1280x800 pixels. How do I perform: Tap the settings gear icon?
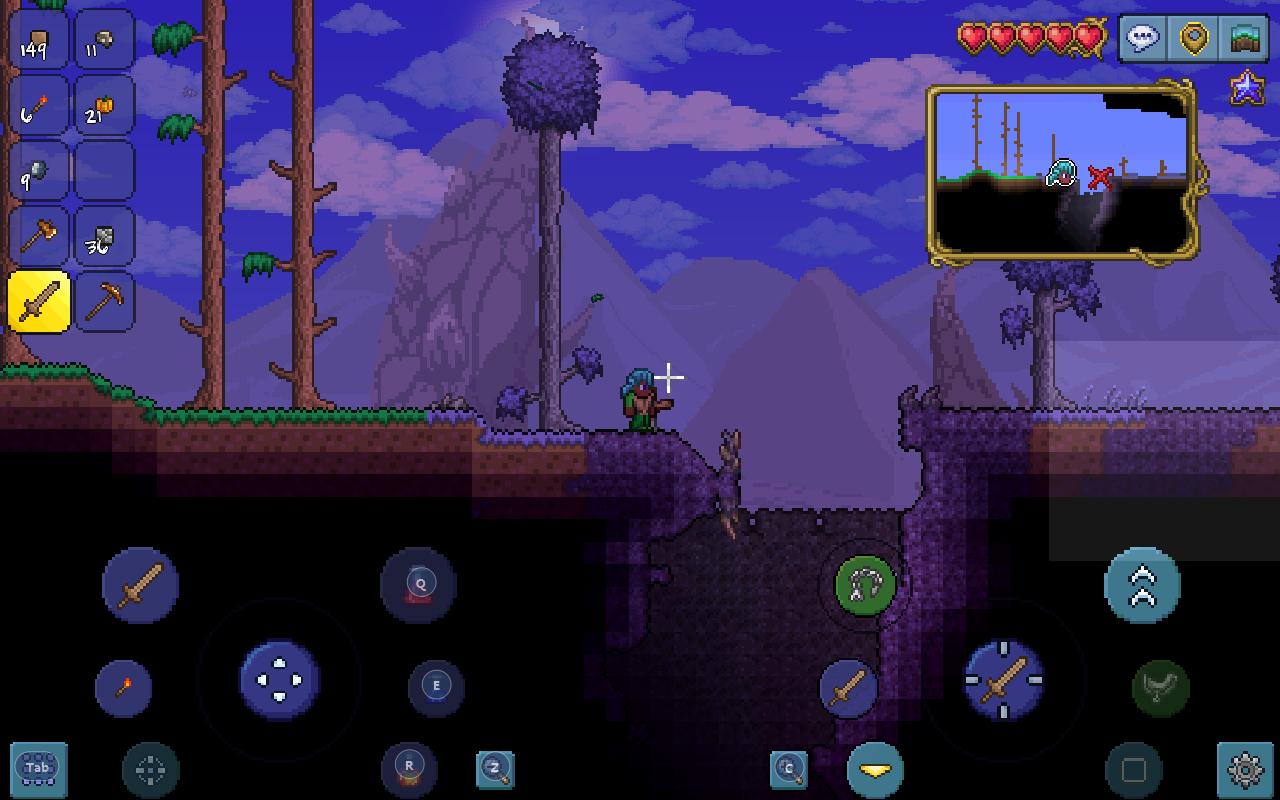pyautogui.click(x=1245, y=769)
